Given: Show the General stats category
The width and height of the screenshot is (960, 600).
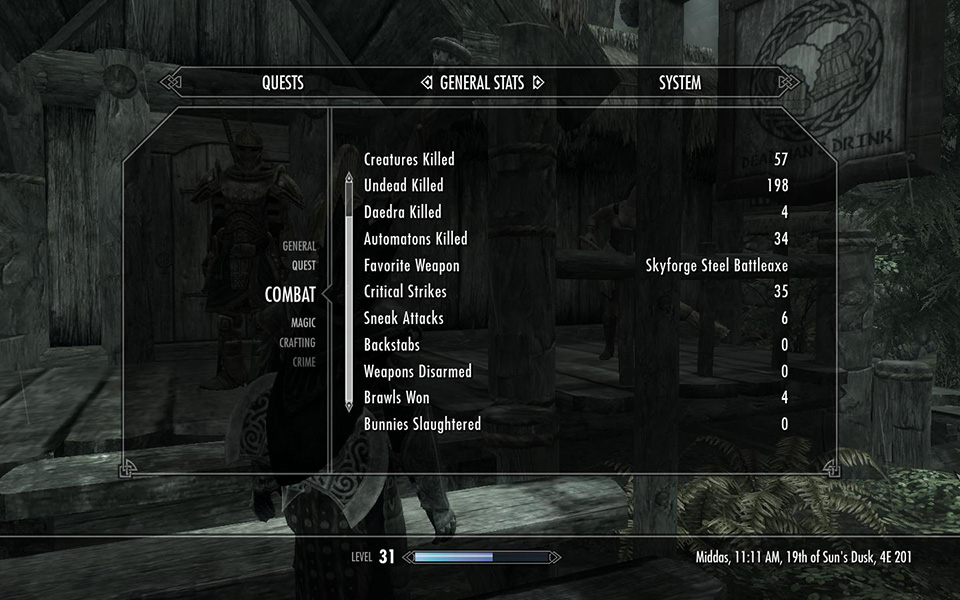Looking at the screenshot, I should 299,246.
